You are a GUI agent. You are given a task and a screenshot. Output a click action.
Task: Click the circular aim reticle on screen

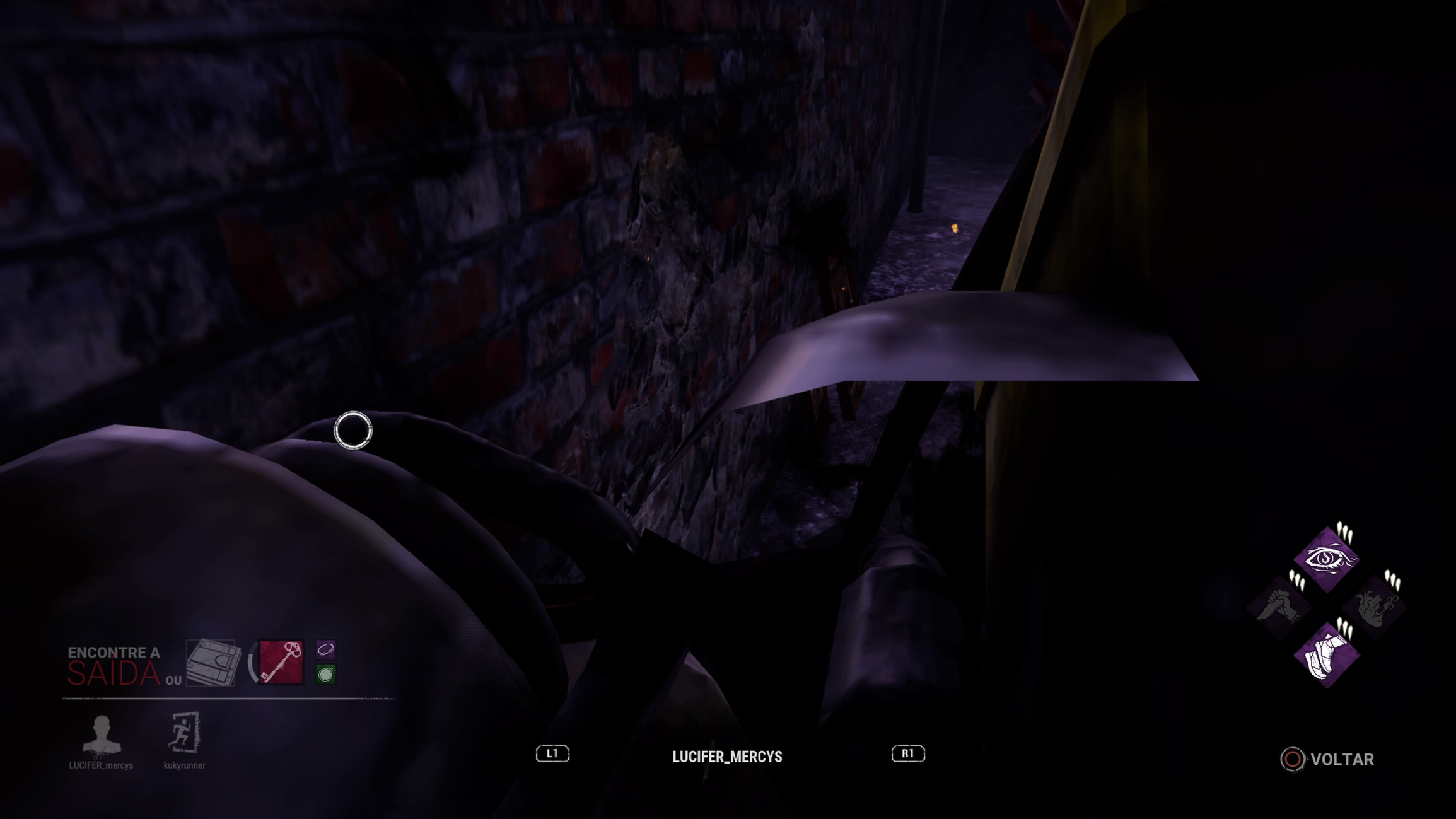click(352, 429)
